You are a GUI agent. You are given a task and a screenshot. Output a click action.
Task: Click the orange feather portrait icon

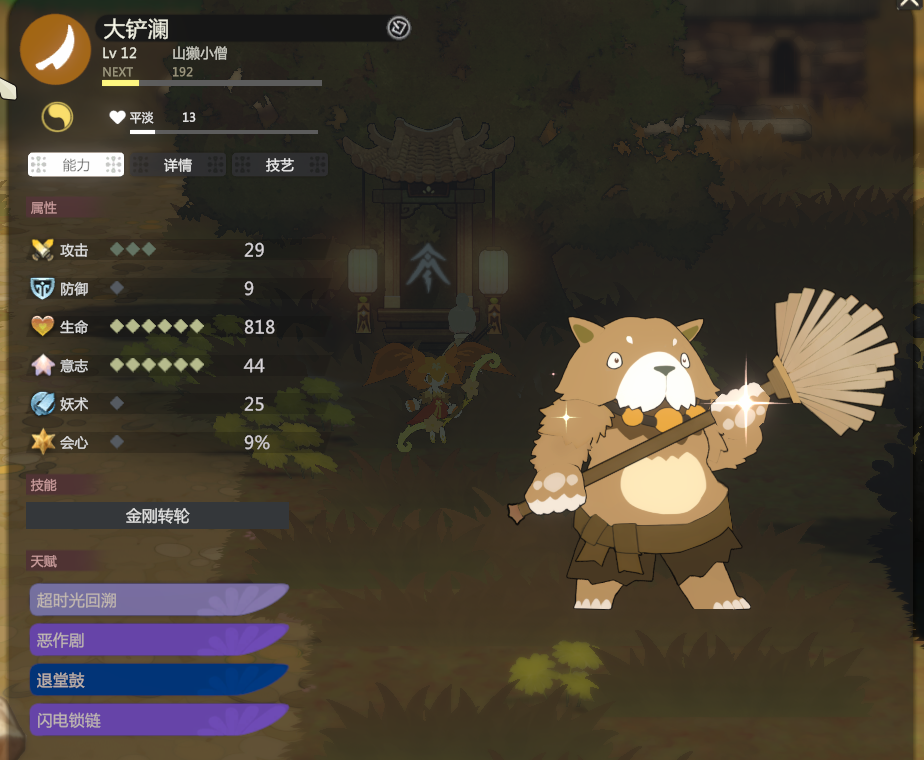pyautogui.click(x=55, y=49)
